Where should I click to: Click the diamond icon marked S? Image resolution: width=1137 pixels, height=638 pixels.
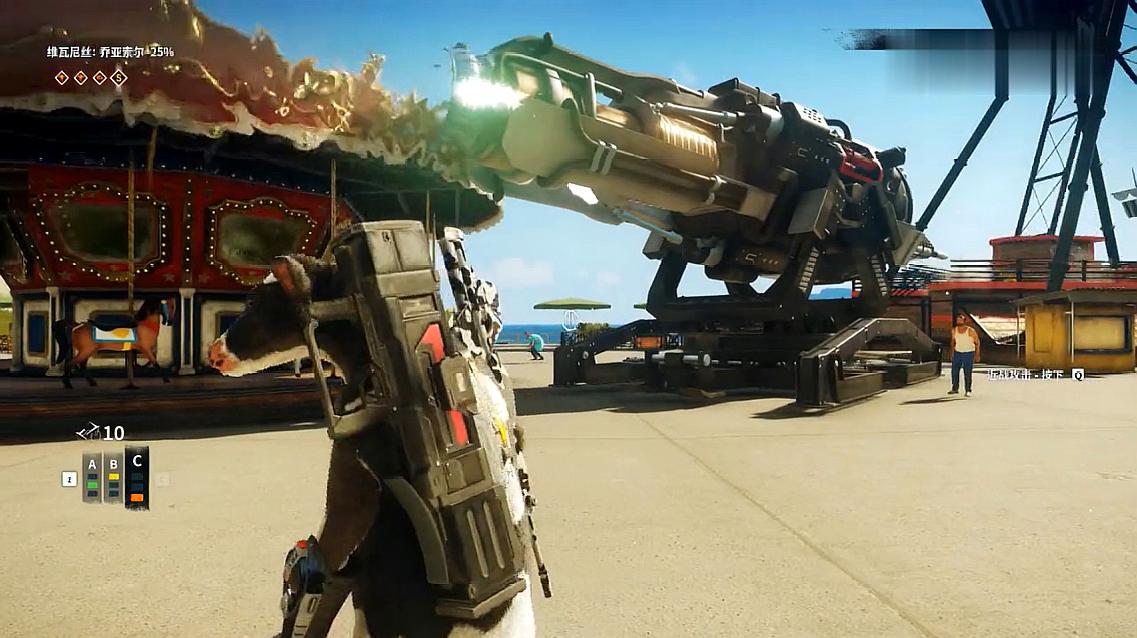119,77
